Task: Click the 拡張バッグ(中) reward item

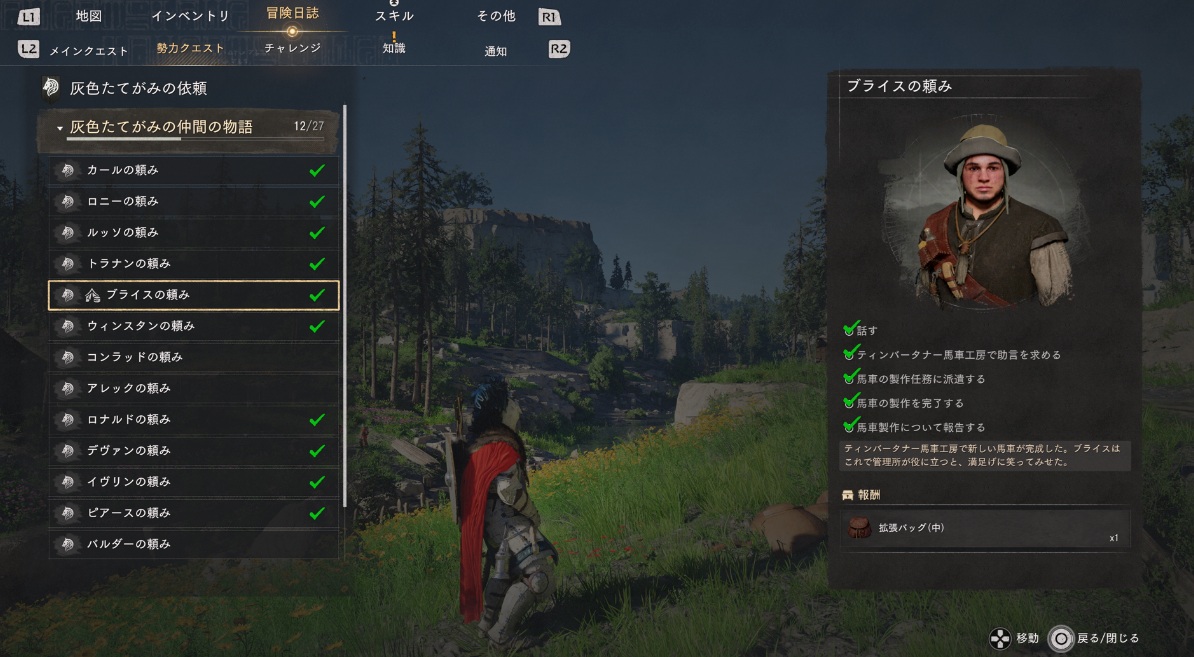Action: pyautogui.click(x=986, y=529)
